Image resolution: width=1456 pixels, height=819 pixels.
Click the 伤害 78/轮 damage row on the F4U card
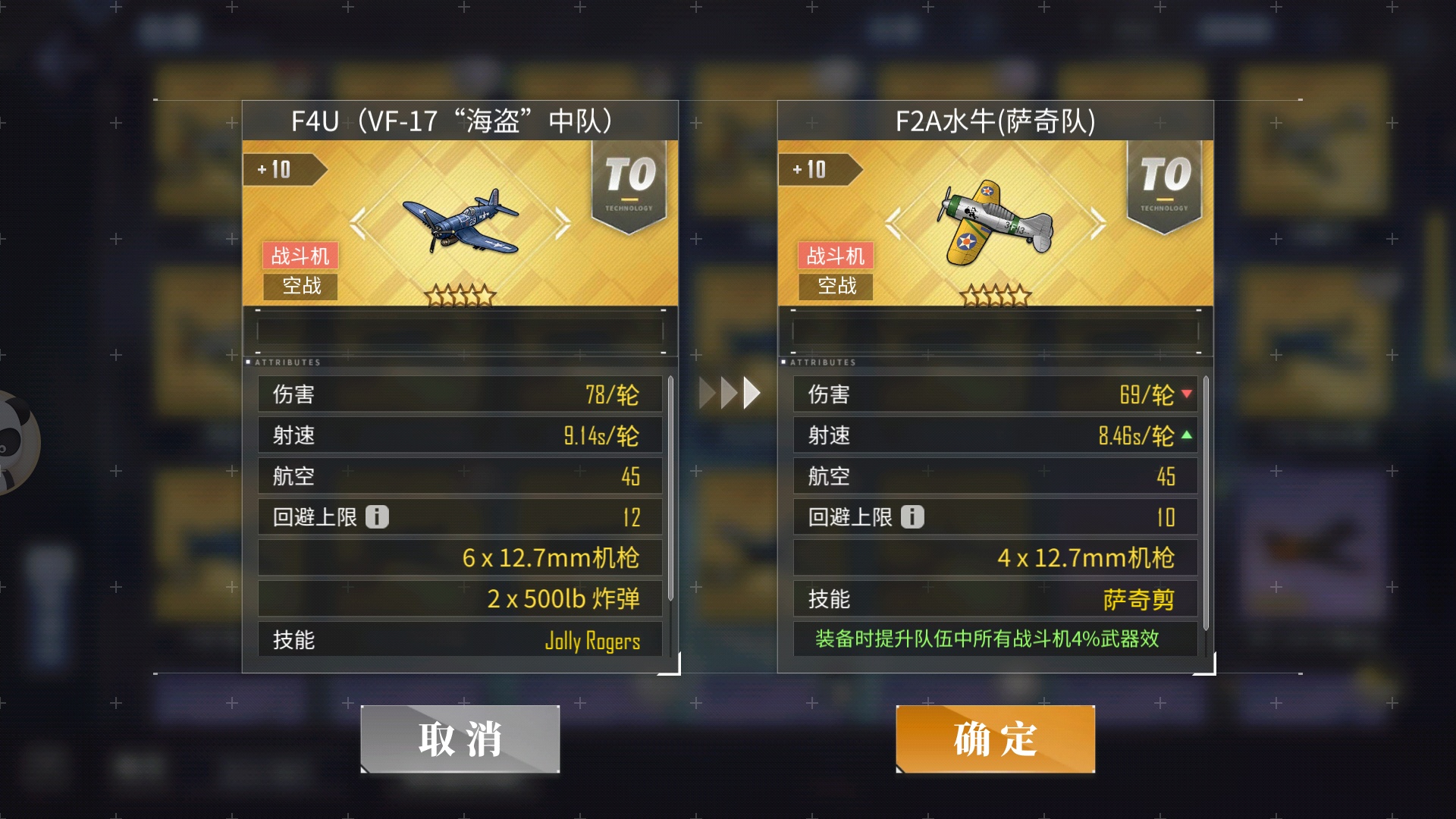tap(460, 394)
